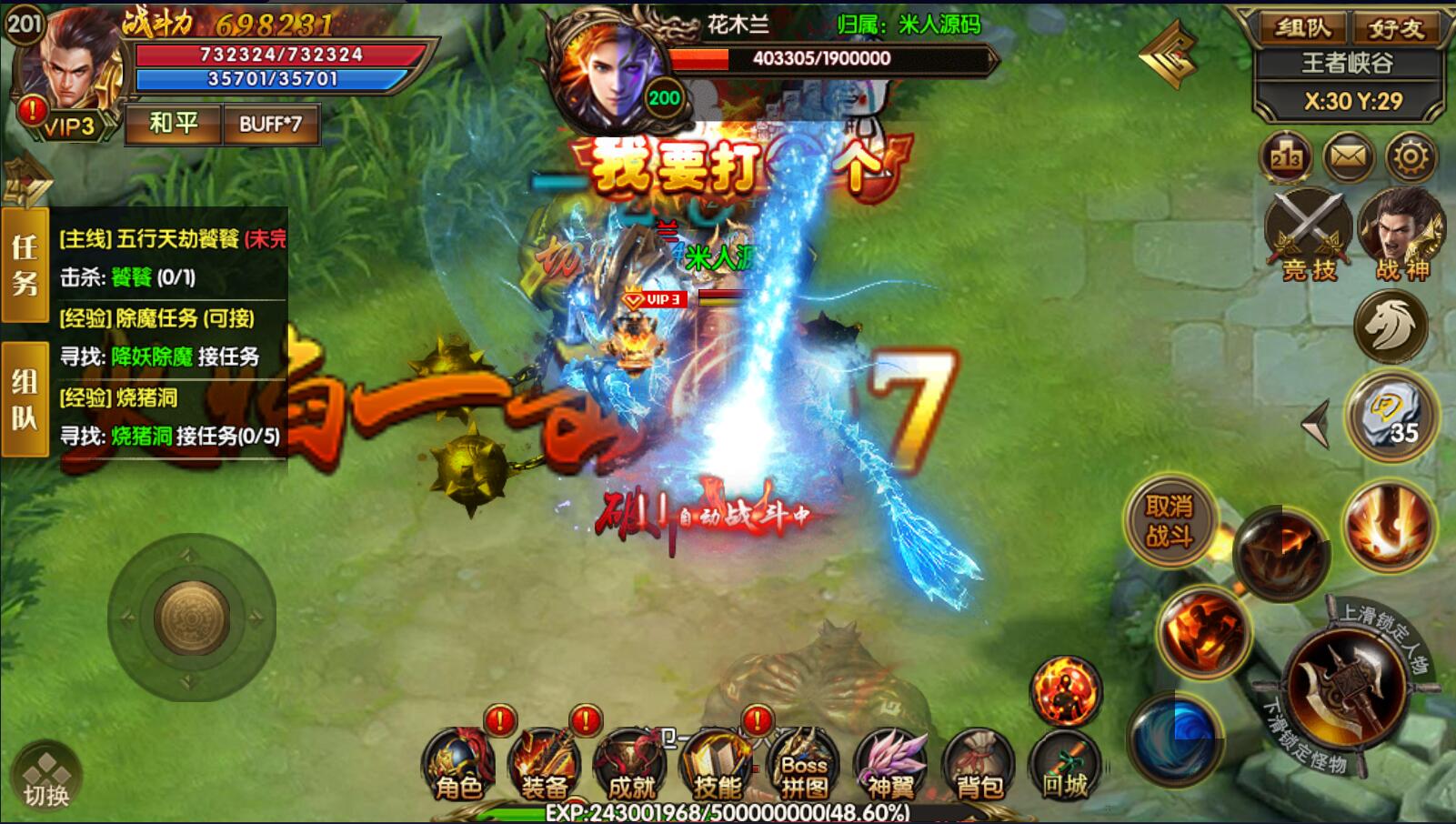Open the 装备 equipment menu
The height and width of the screenshot is (824, 1456).
coord(544,766)
